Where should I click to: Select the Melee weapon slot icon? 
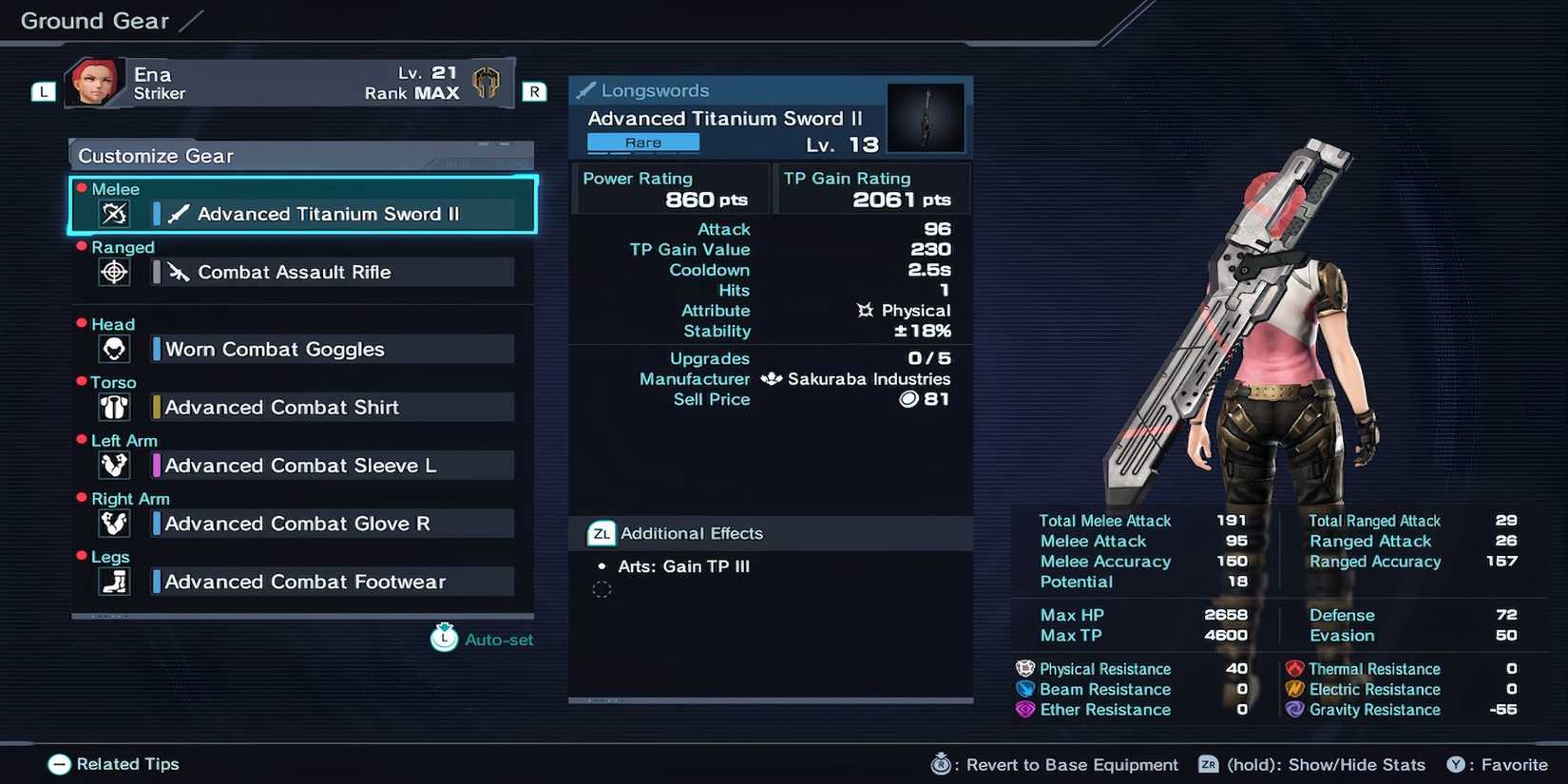coord(113,214)
